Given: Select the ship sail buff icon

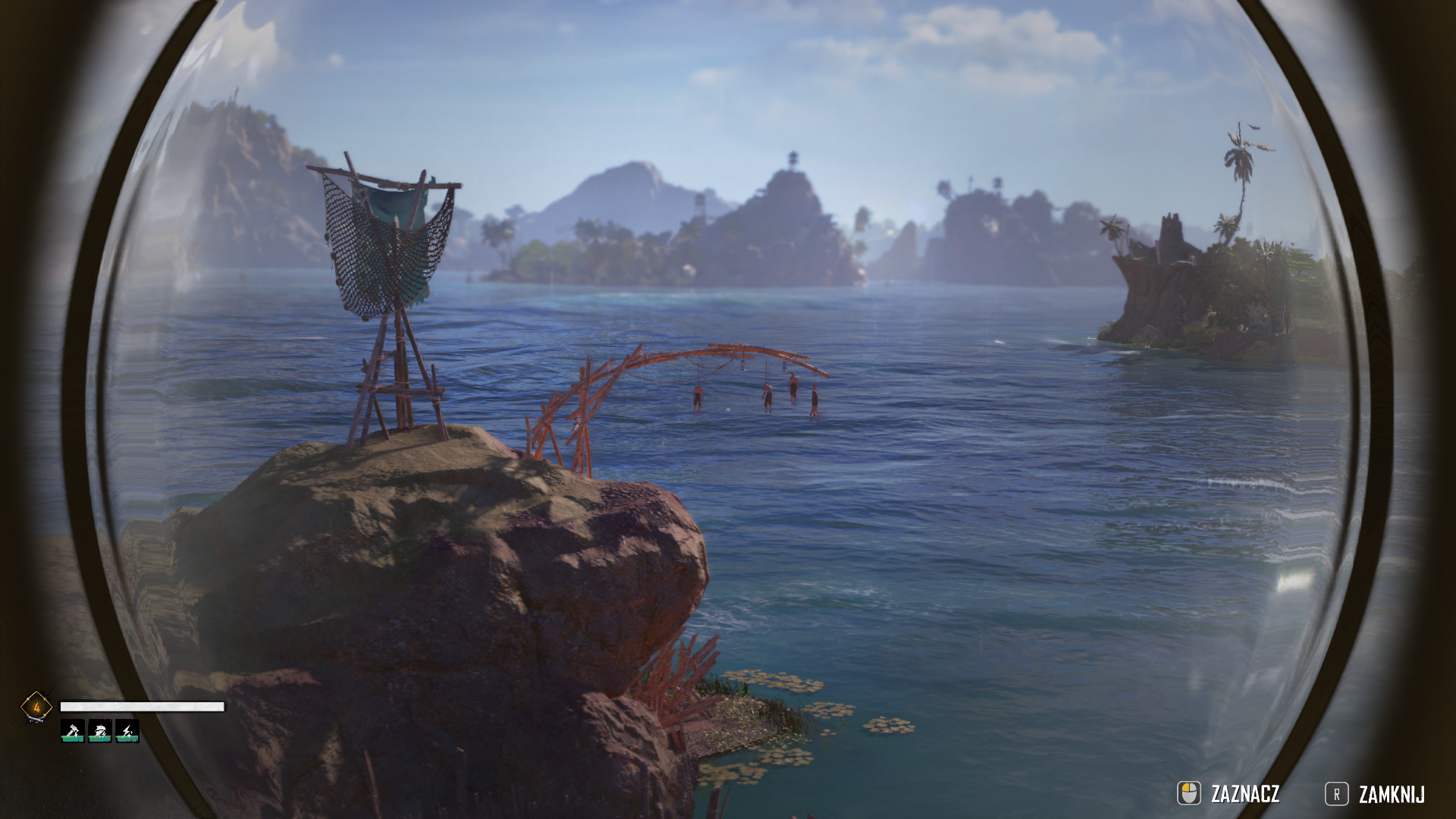Looking at the screenshot, I should pos(100,730).
